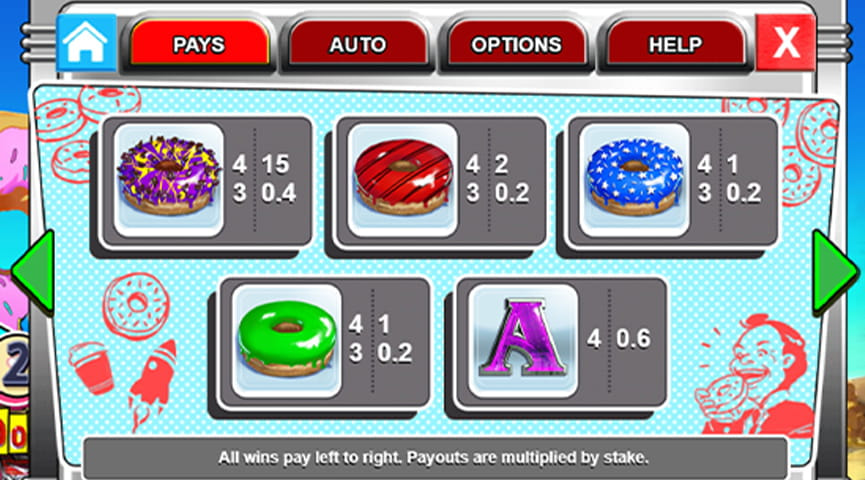
Task: Switch to the PAYS tab
Action: [198, 45]
